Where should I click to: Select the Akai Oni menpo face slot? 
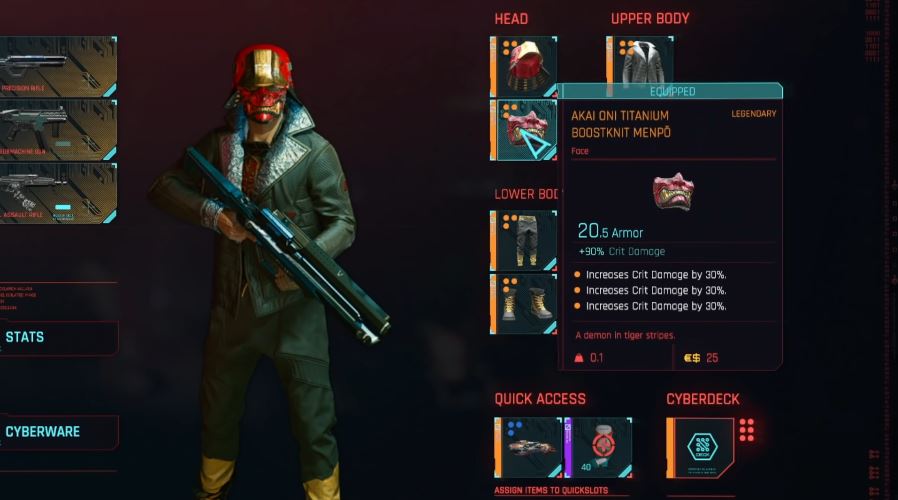click(524, 130)
